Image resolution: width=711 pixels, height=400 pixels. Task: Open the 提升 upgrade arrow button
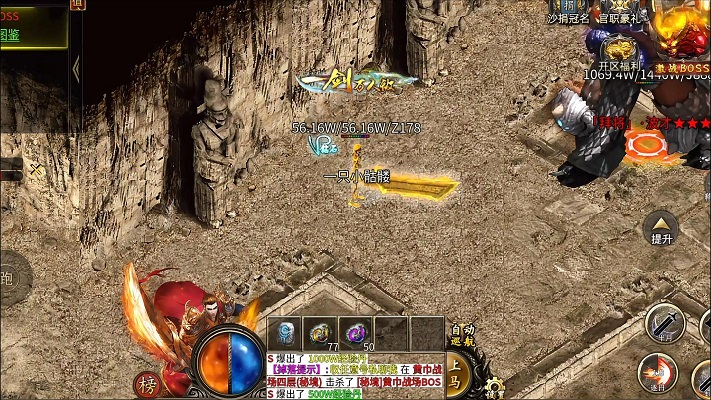pos(661,228)
